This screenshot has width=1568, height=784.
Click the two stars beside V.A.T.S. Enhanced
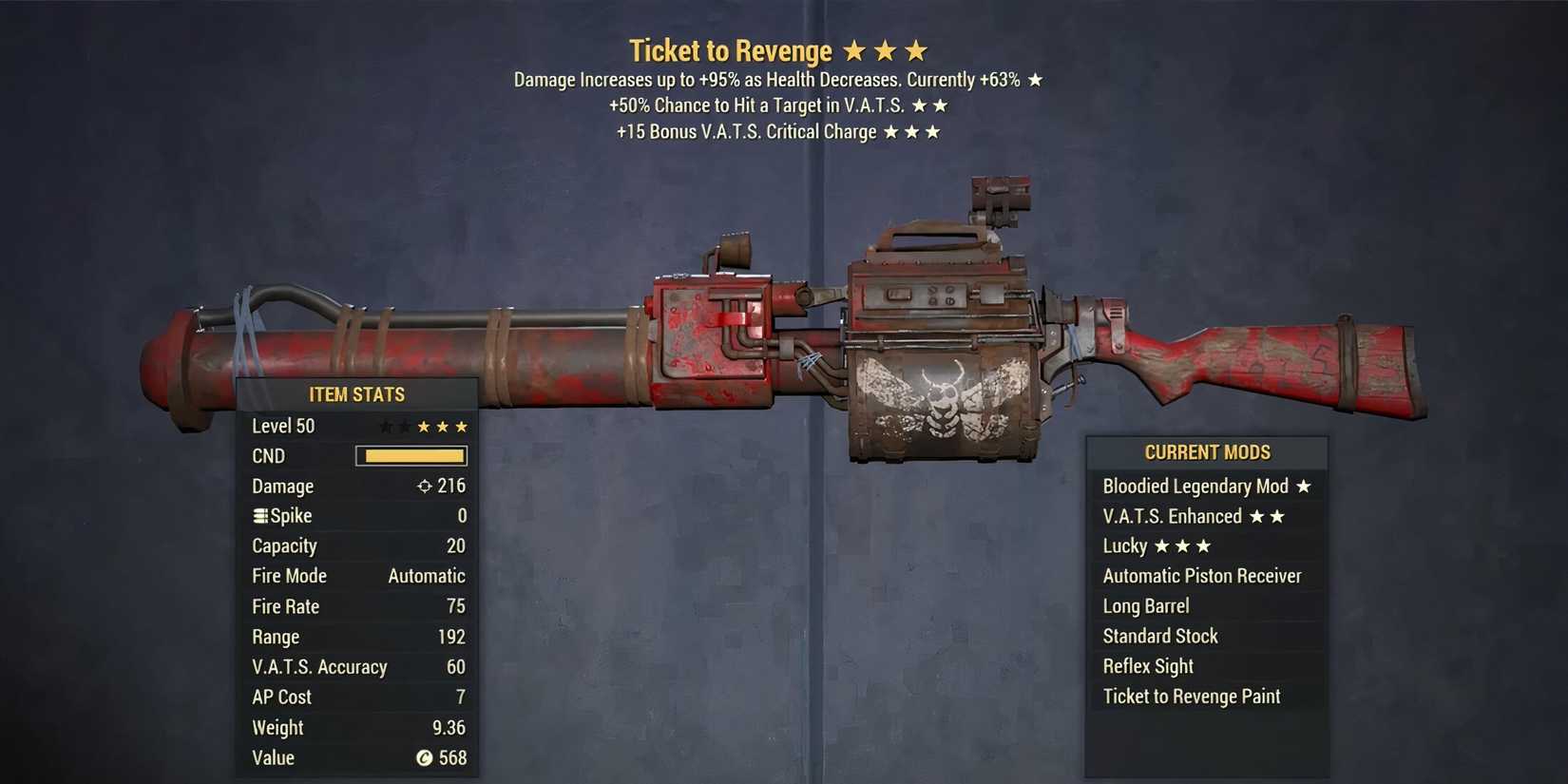[x=1267, y=516]
